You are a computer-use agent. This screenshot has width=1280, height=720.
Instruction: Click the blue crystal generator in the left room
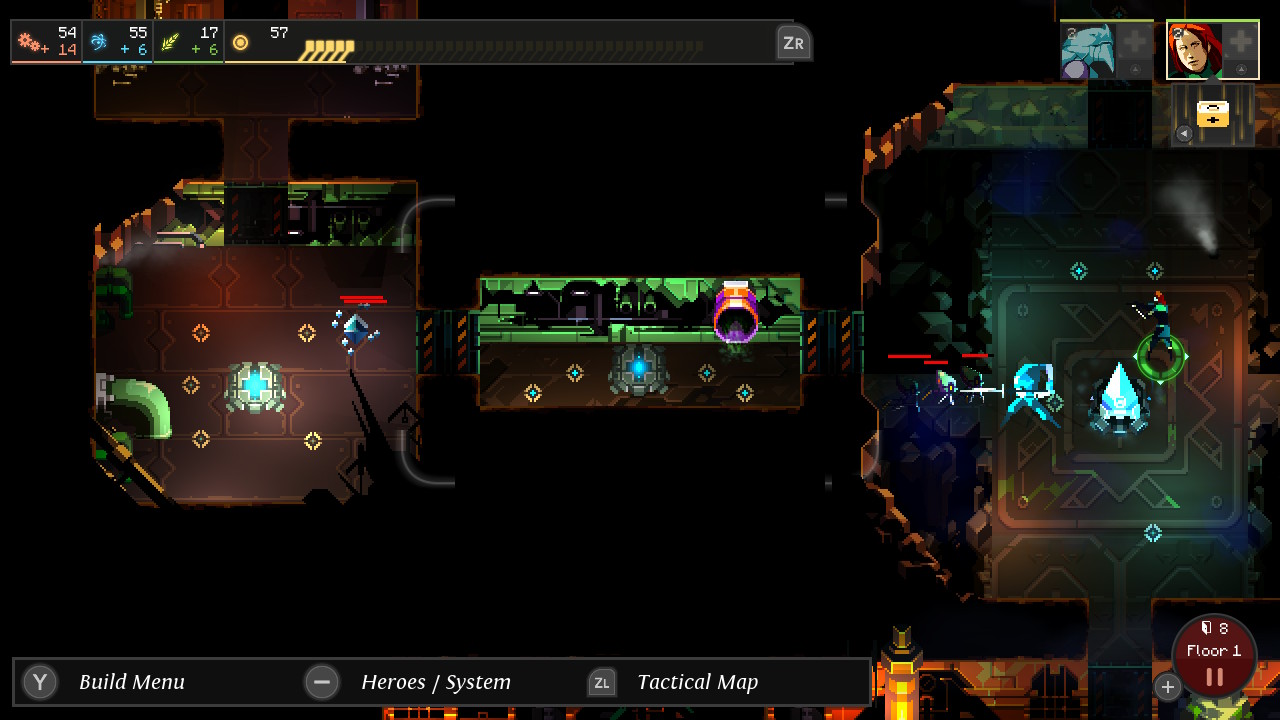tap(255, 388)
